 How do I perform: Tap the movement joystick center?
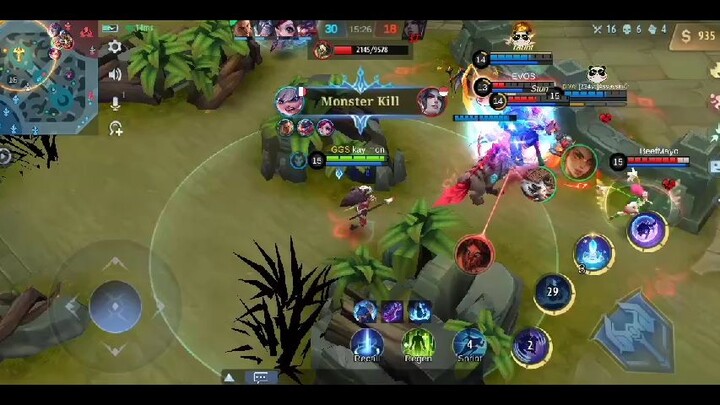[x=115, y=307]
